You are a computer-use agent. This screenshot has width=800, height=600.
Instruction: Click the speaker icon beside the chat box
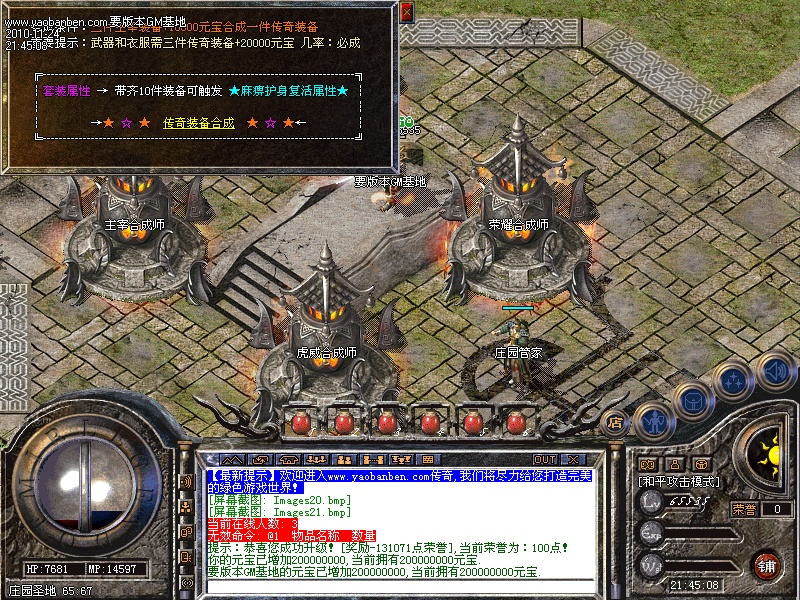(x=187, y=481)
